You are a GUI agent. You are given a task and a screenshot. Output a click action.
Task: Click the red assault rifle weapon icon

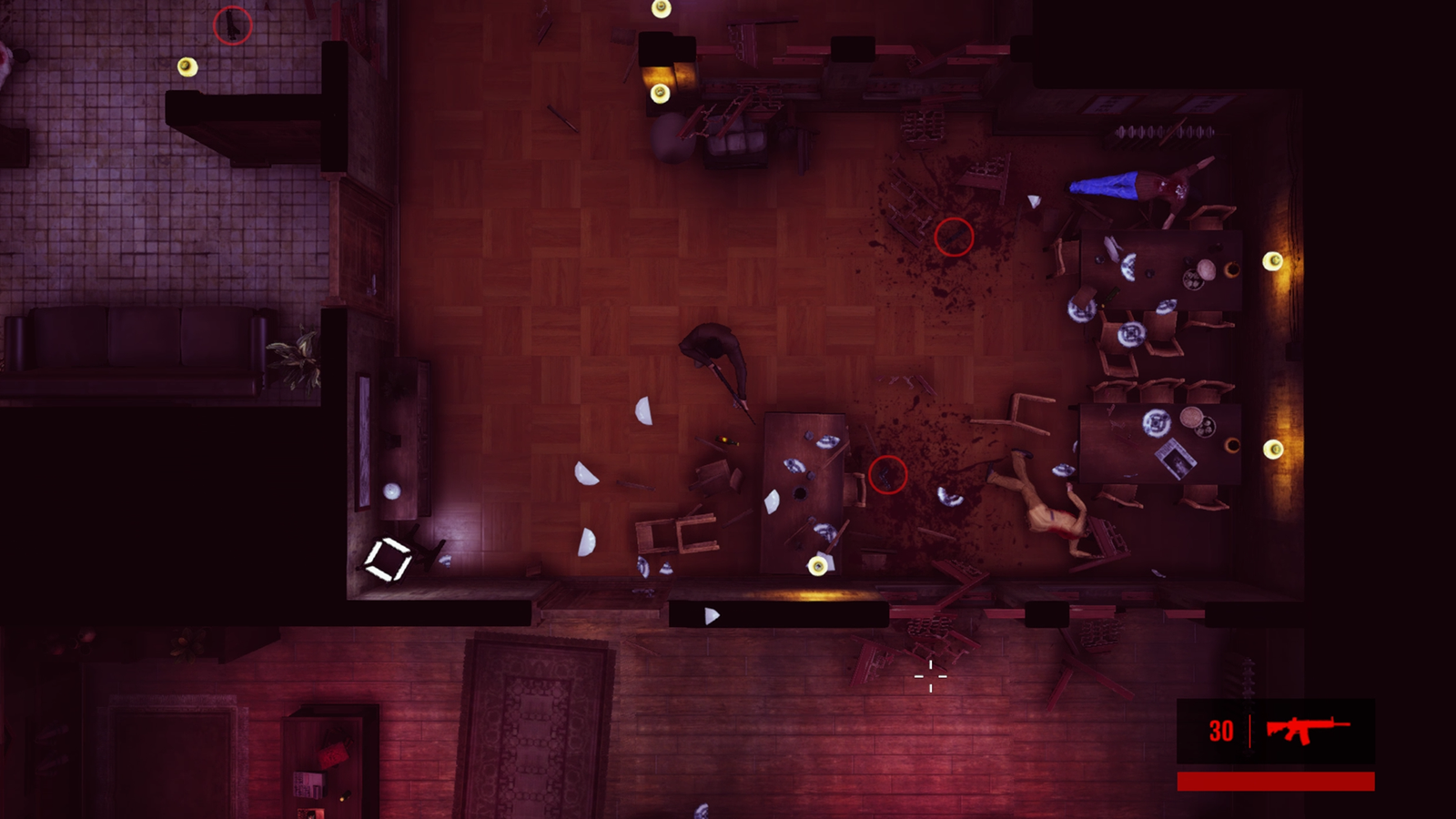[1307, 729]
